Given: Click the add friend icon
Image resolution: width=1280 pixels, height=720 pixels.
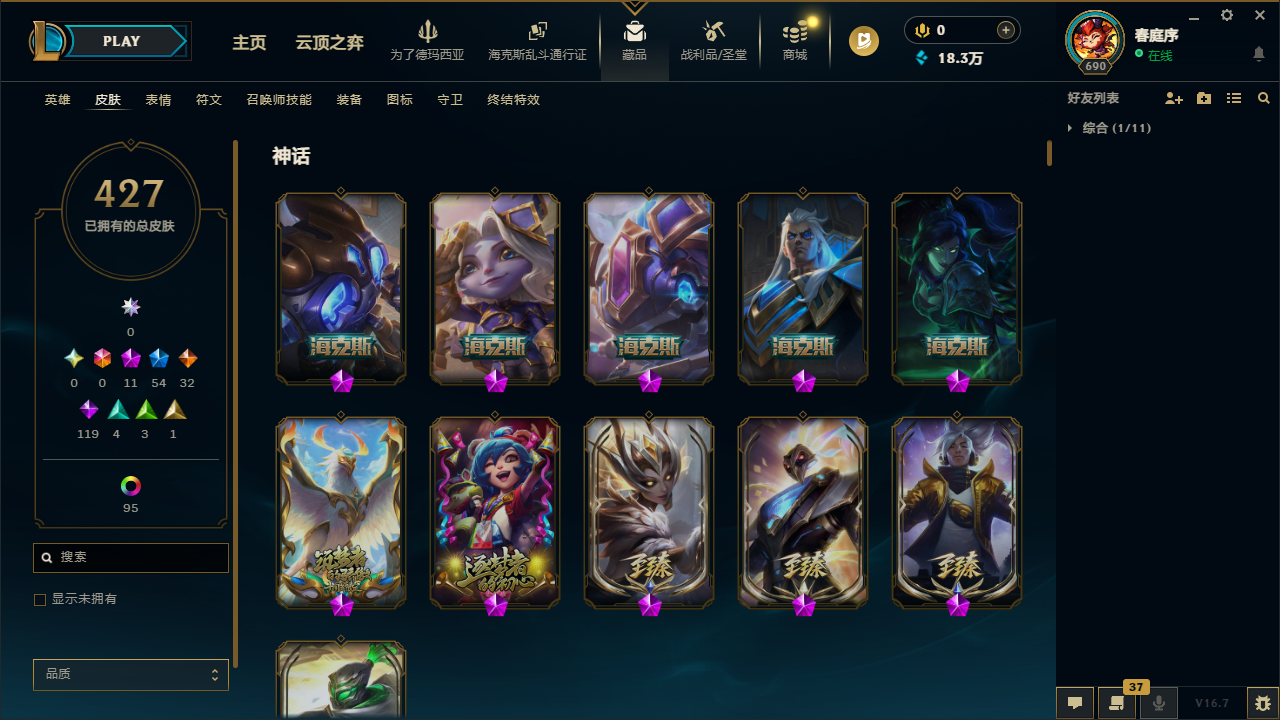Looking at the screenshot, I should click(x=1174, y=98).
